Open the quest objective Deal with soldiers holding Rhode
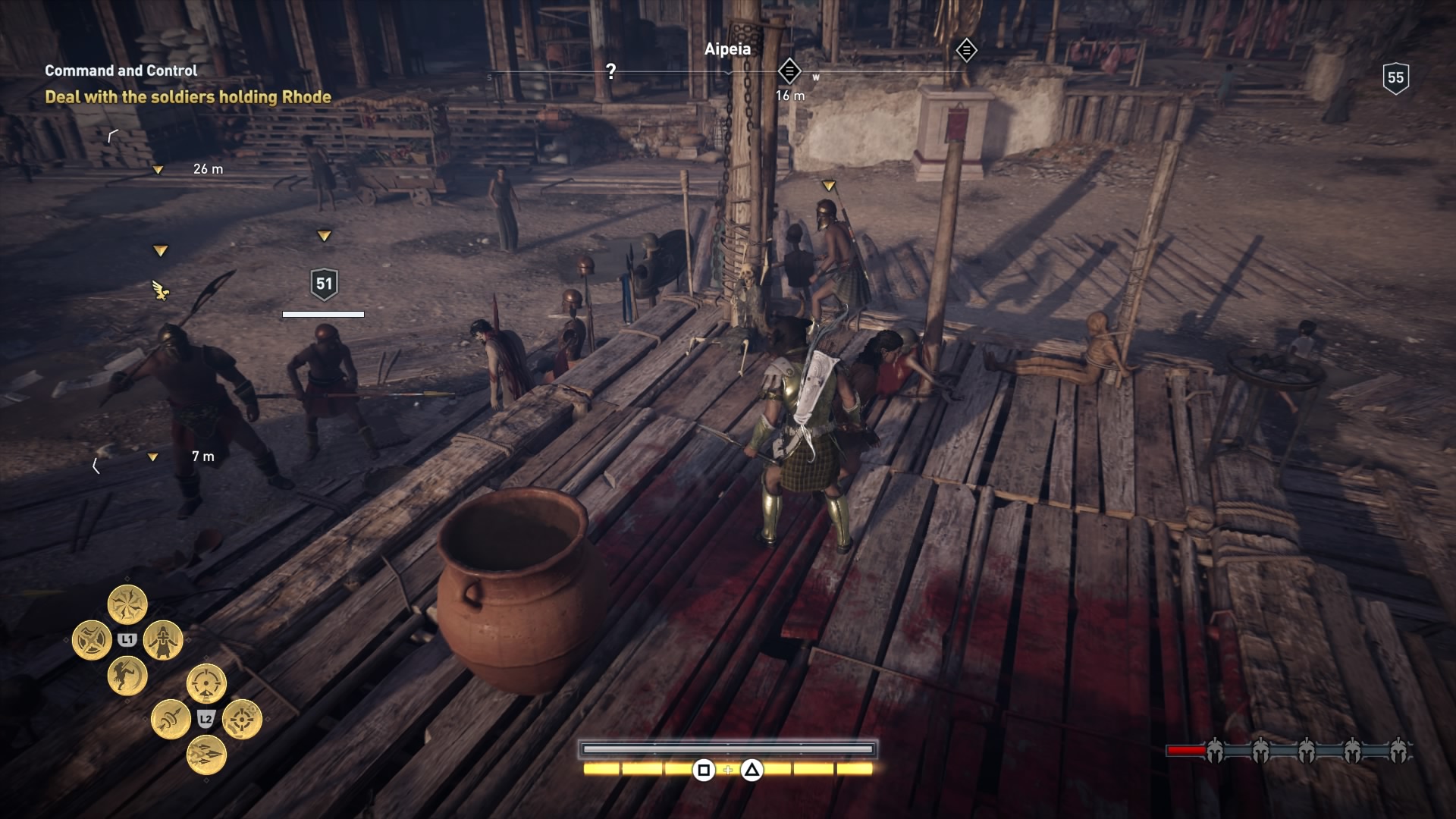The height and width of the screenshot is (819, 1456). point(187,97)
